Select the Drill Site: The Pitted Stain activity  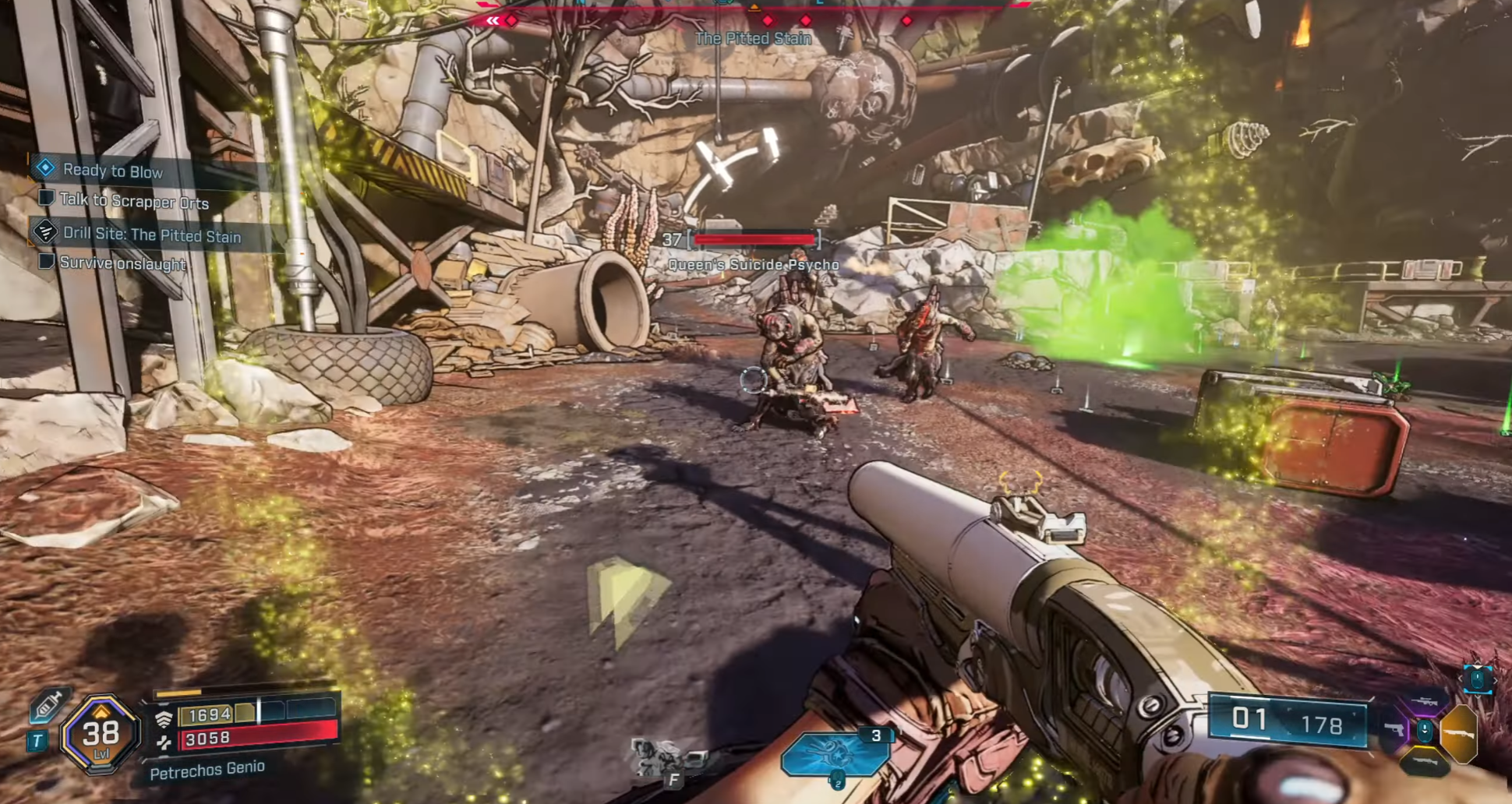151,235
